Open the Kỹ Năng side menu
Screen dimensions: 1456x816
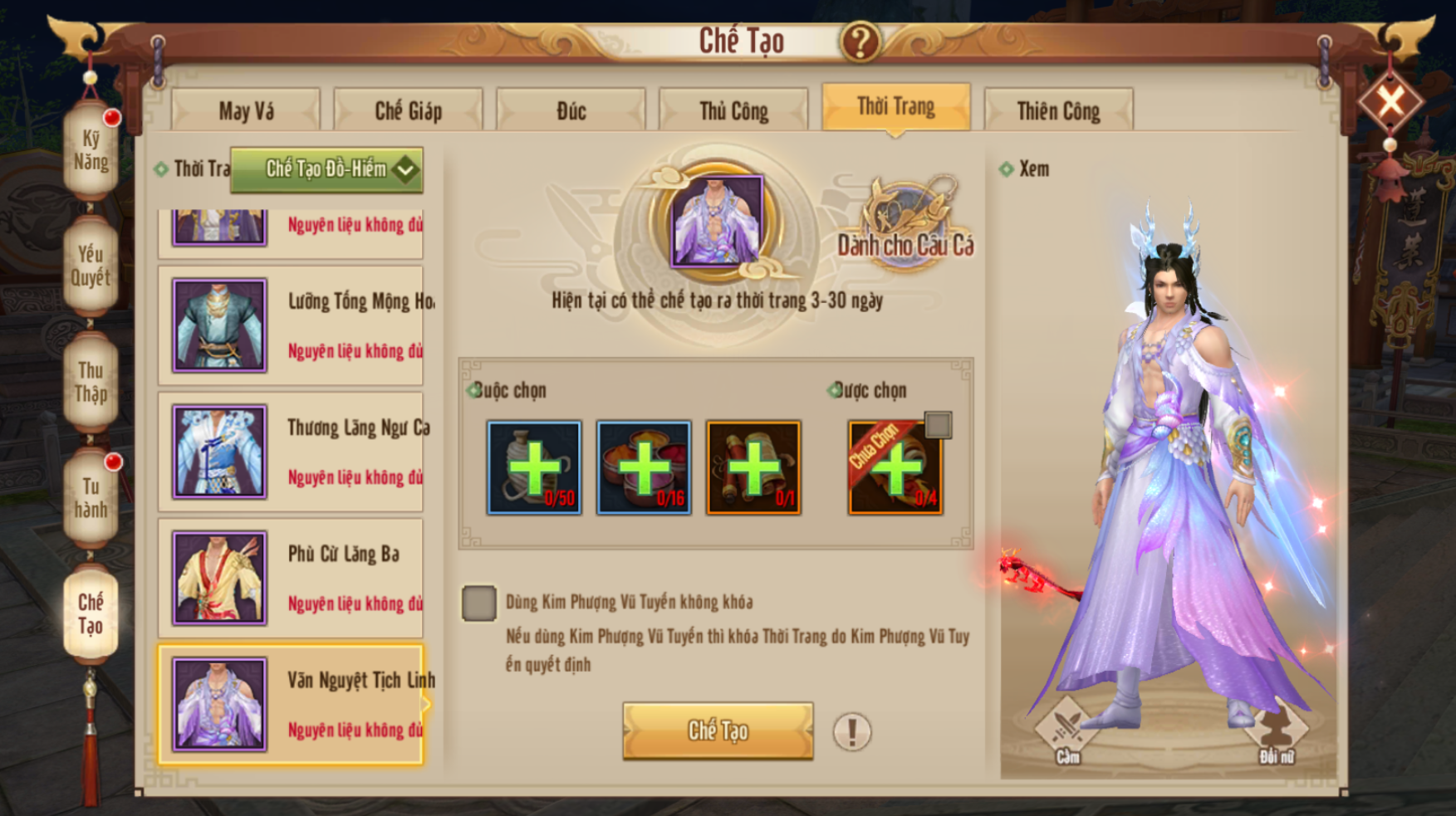[x=91, y=150]
